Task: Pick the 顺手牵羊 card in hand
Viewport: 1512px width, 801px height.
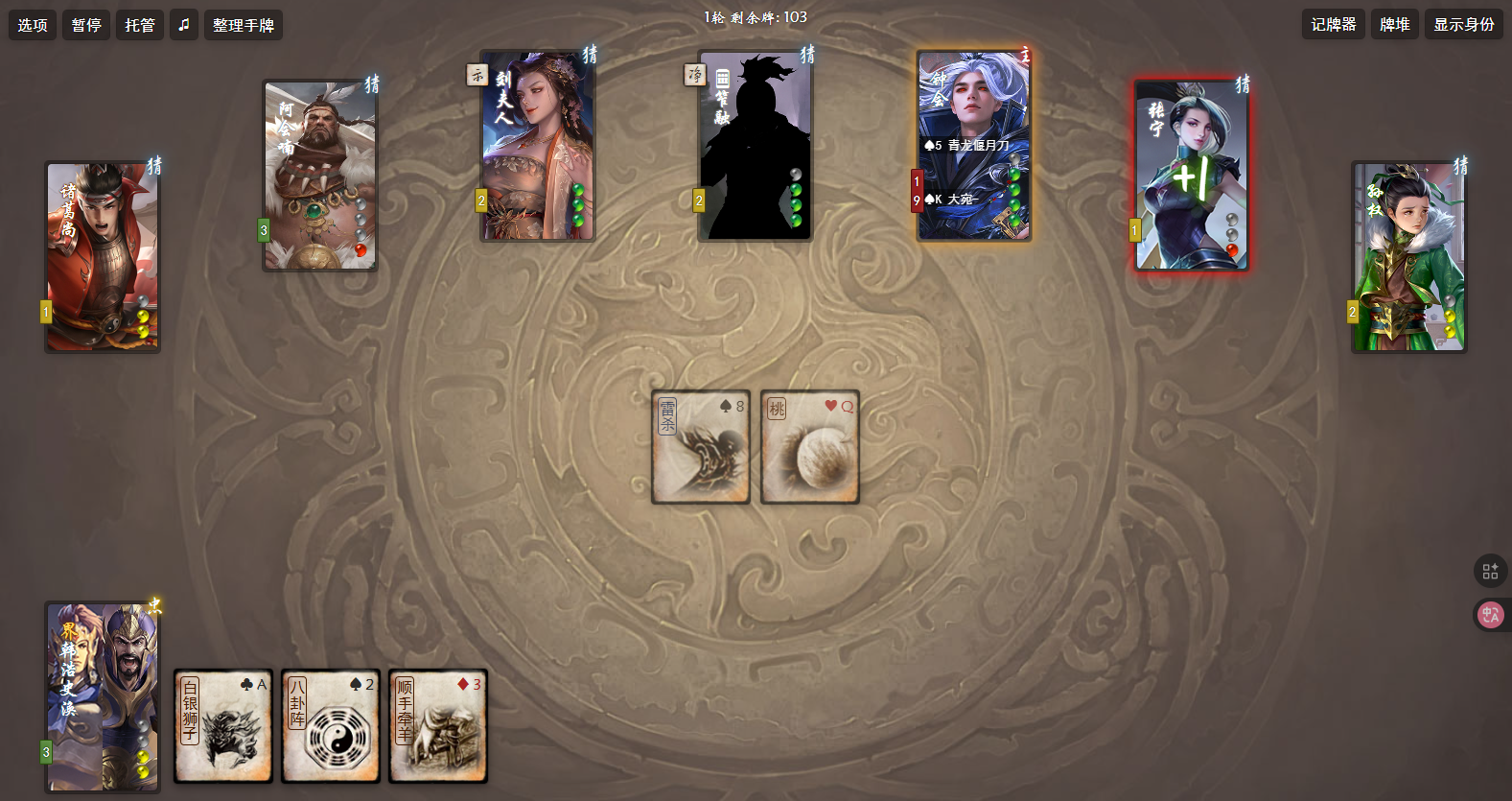Action: click(438, 726)
